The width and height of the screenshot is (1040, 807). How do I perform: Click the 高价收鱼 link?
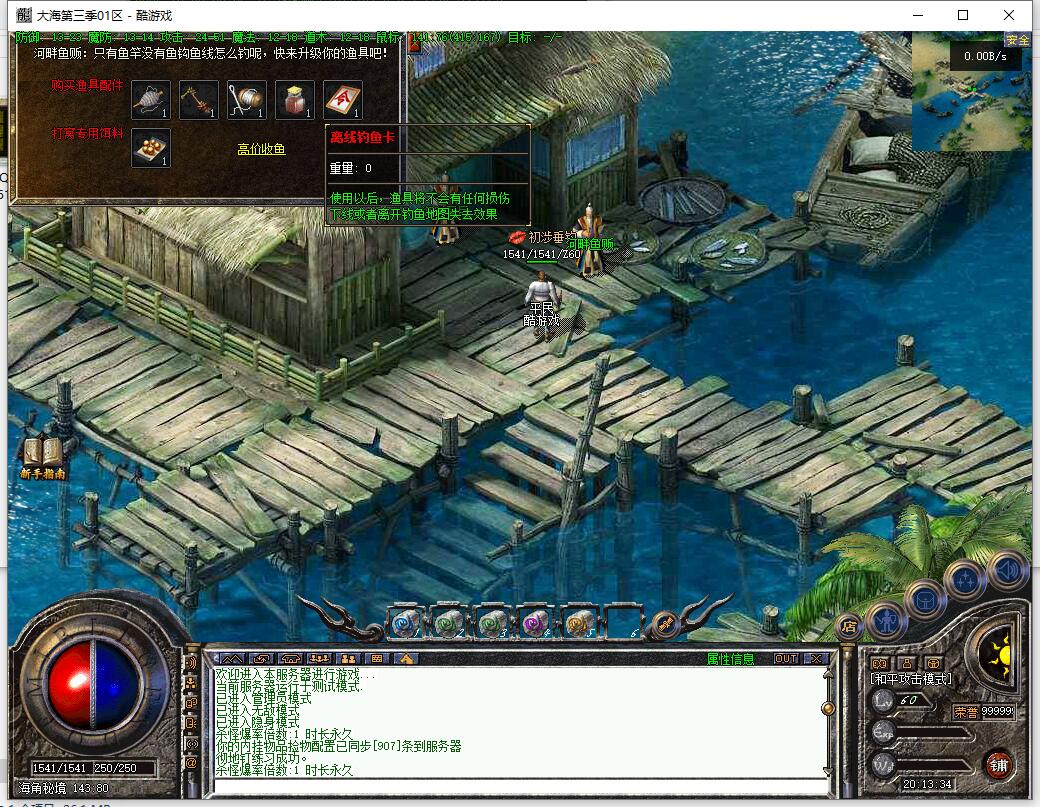261,149
